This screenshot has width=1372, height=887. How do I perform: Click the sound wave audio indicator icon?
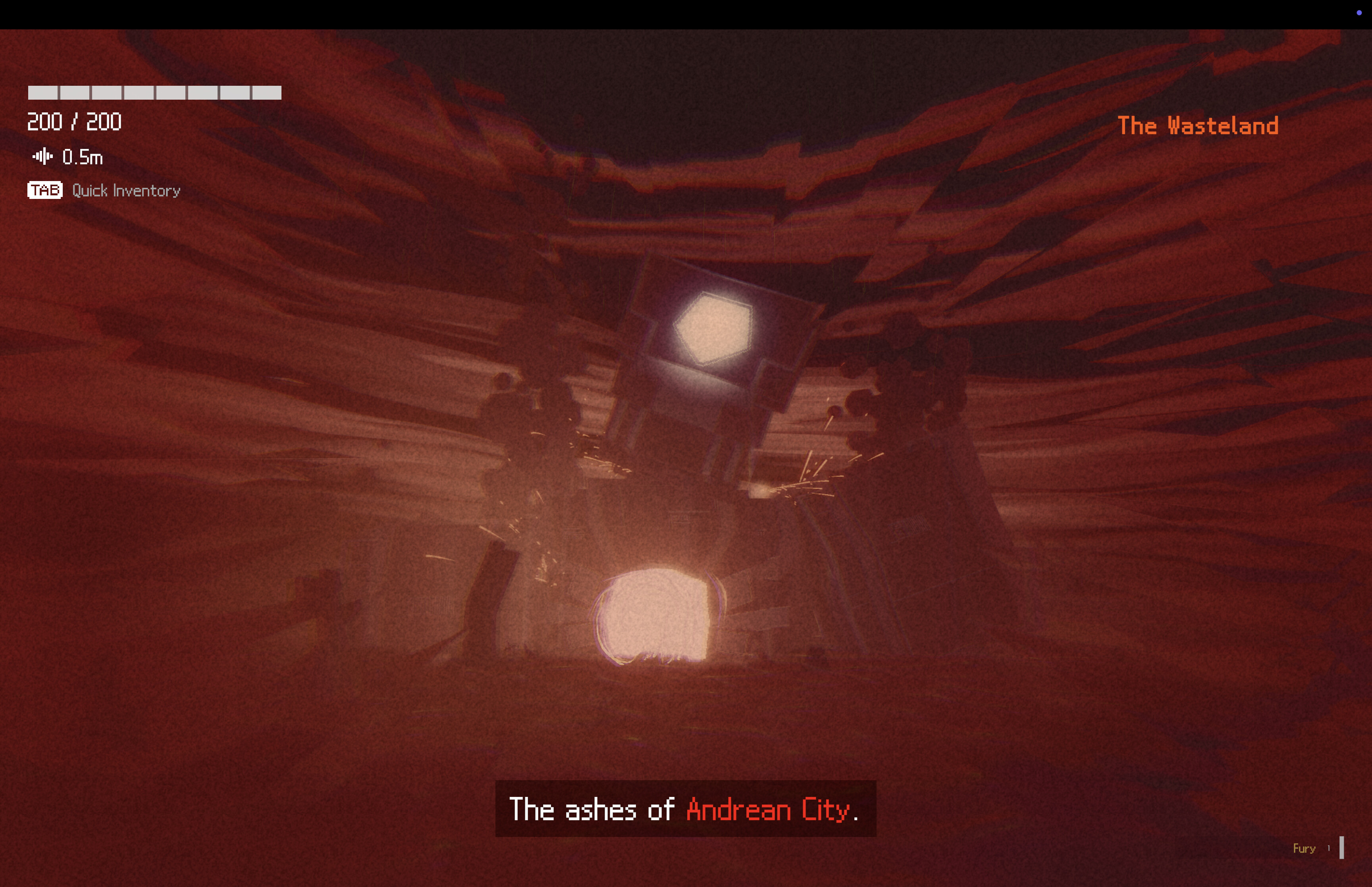[x=42, y=156]
